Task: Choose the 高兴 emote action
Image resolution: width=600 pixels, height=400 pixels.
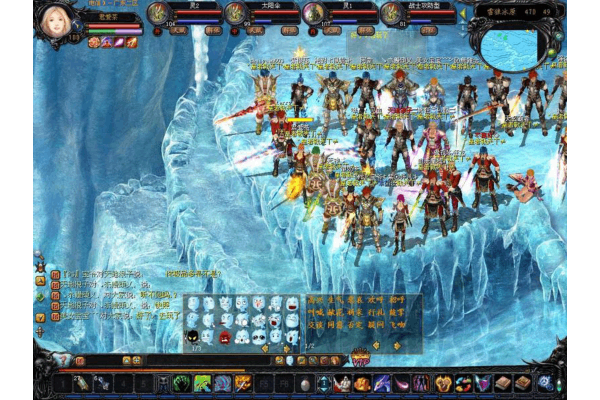Action: click(x=316, y=300)
